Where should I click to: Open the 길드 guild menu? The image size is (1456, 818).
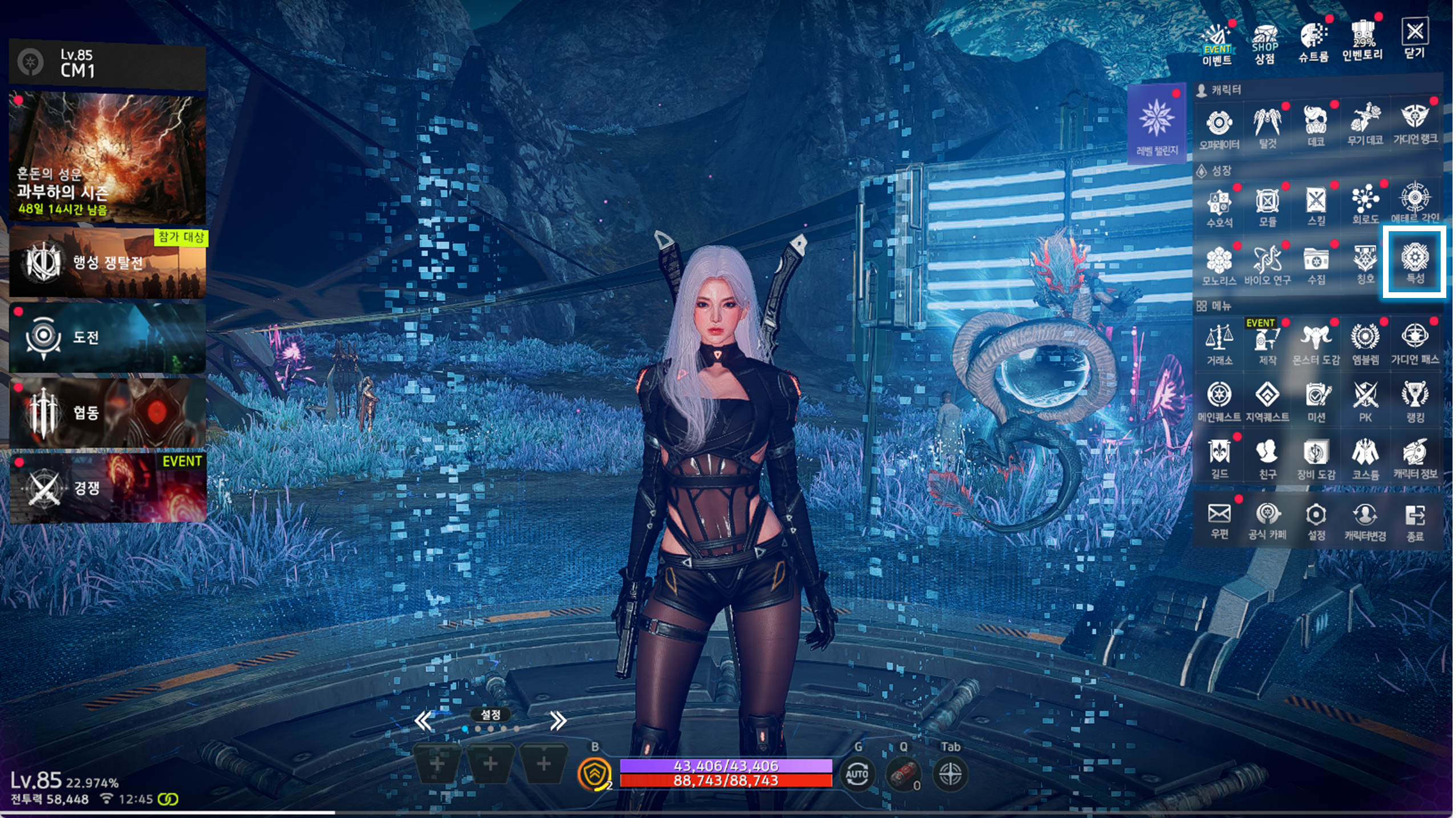click(1219, 458)
